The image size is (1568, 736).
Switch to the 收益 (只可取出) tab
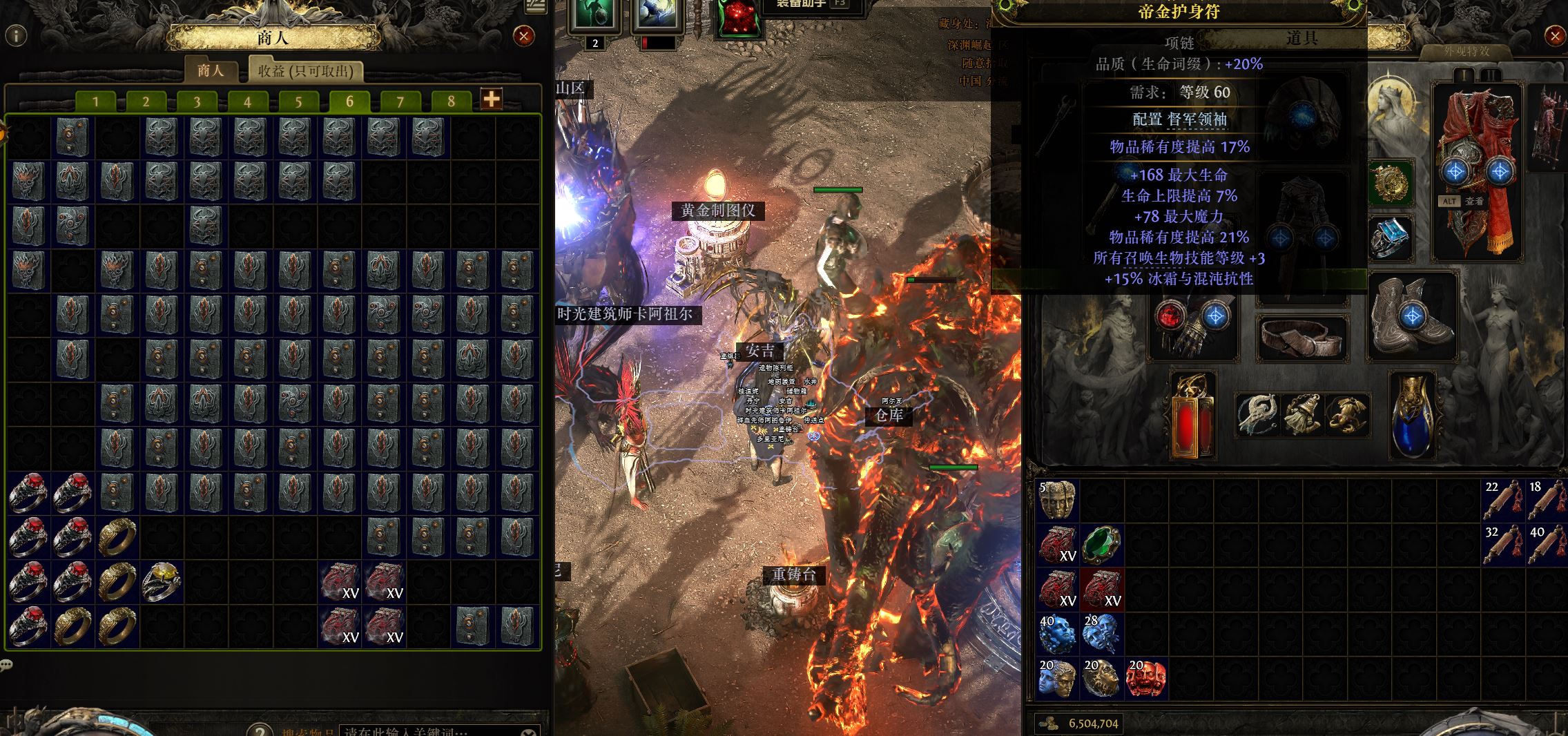click(305, 71)
